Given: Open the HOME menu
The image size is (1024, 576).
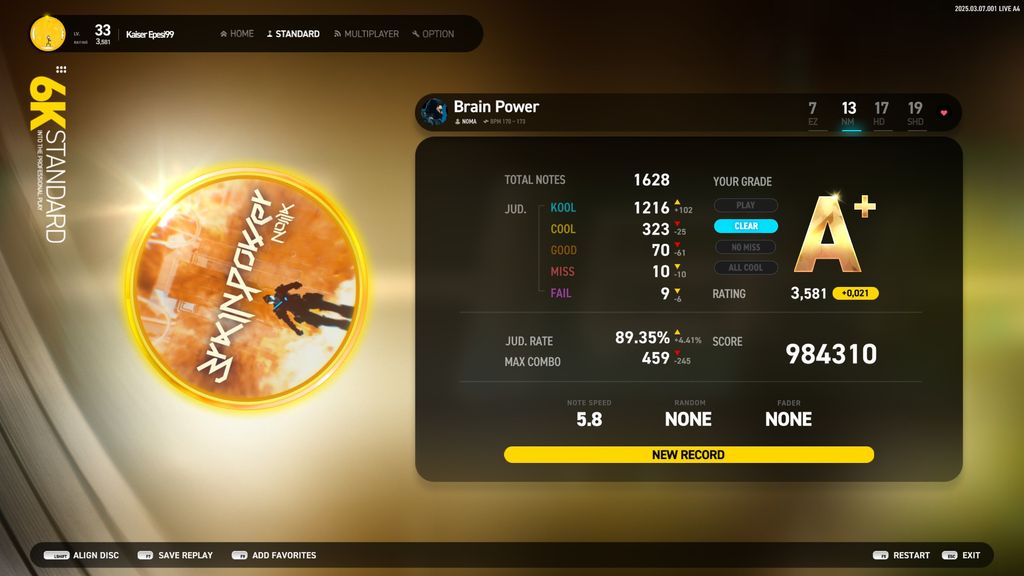Looking at the screenshot, I should [x=237, y=34].
